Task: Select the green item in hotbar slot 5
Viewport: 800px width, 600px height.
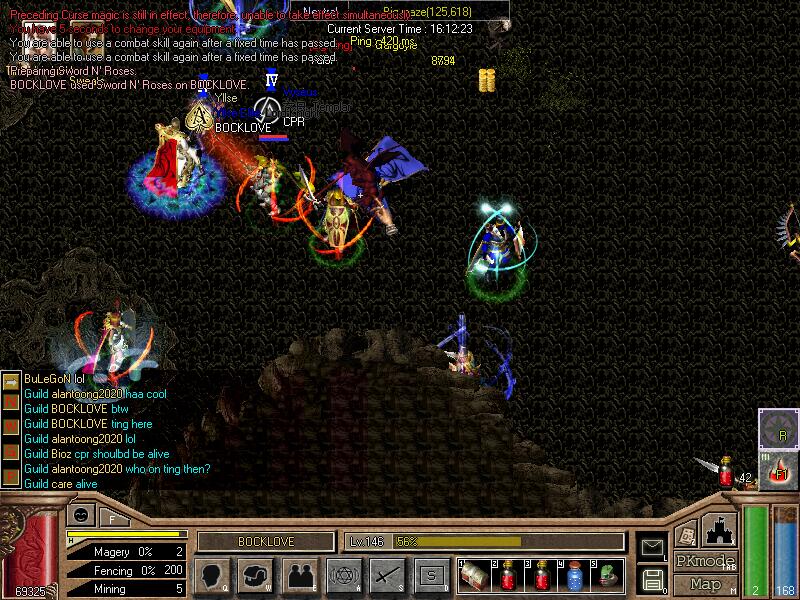Action: coord(608,574)
